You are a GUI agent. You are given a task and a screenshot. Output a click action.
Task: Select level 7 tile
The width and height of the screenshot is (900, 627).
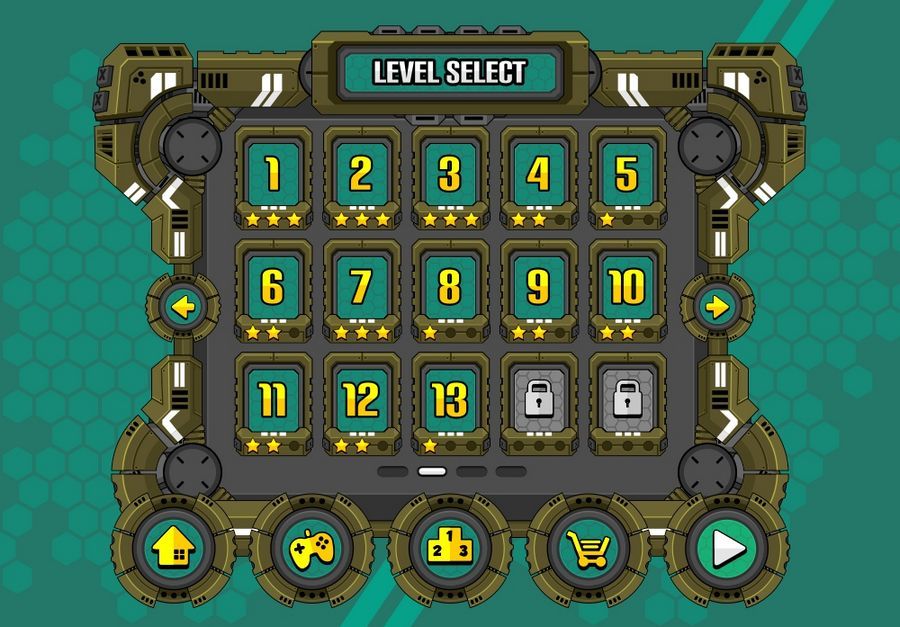[x=361, y=288]
